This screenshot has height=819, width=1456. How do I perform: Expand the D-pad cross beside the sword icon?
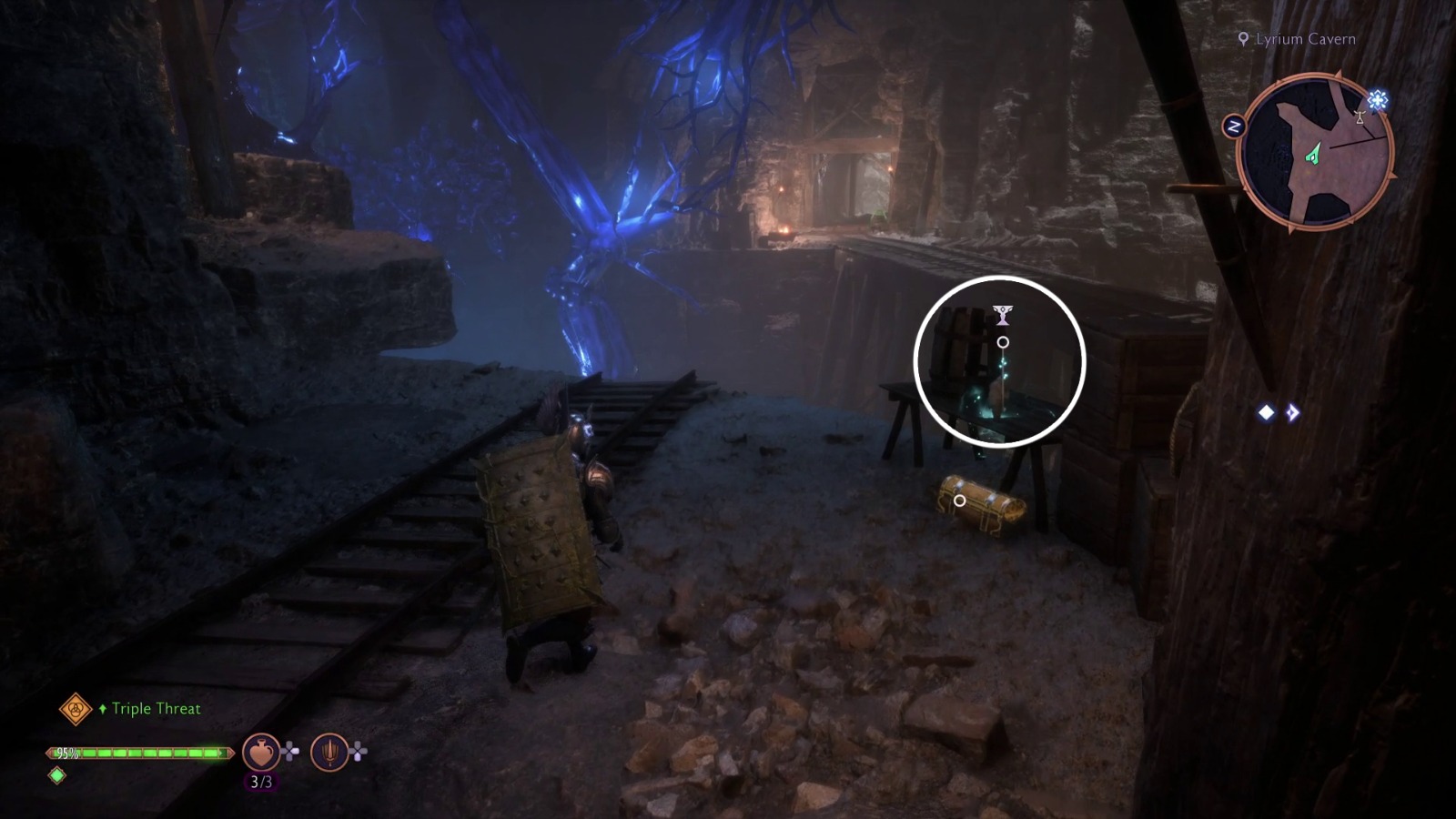(x=357, y=751)
